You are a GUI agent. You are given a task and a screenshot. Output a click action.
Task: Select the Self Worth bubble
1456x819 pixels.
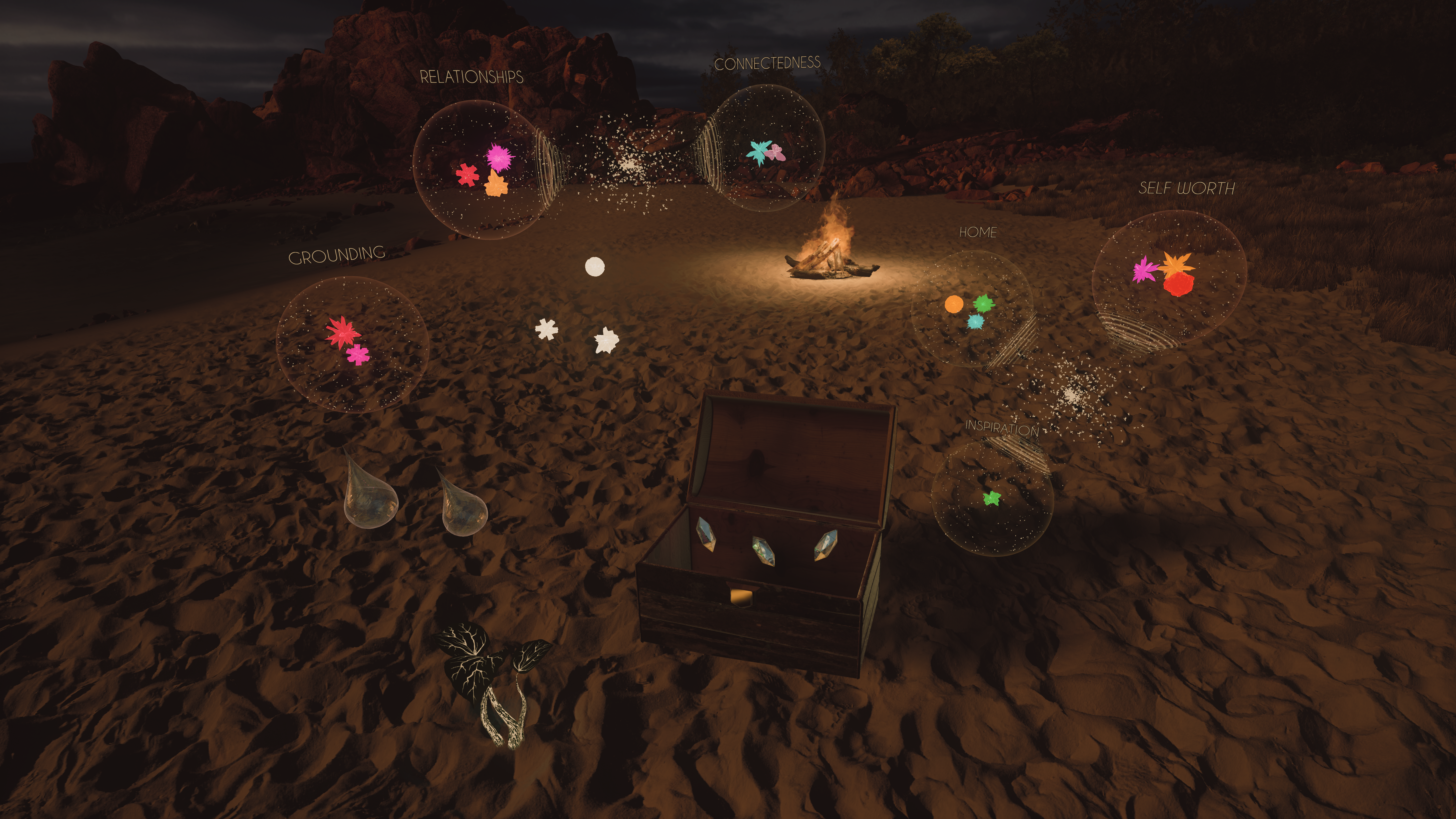pyautogui.click(x=1169, y=277)
